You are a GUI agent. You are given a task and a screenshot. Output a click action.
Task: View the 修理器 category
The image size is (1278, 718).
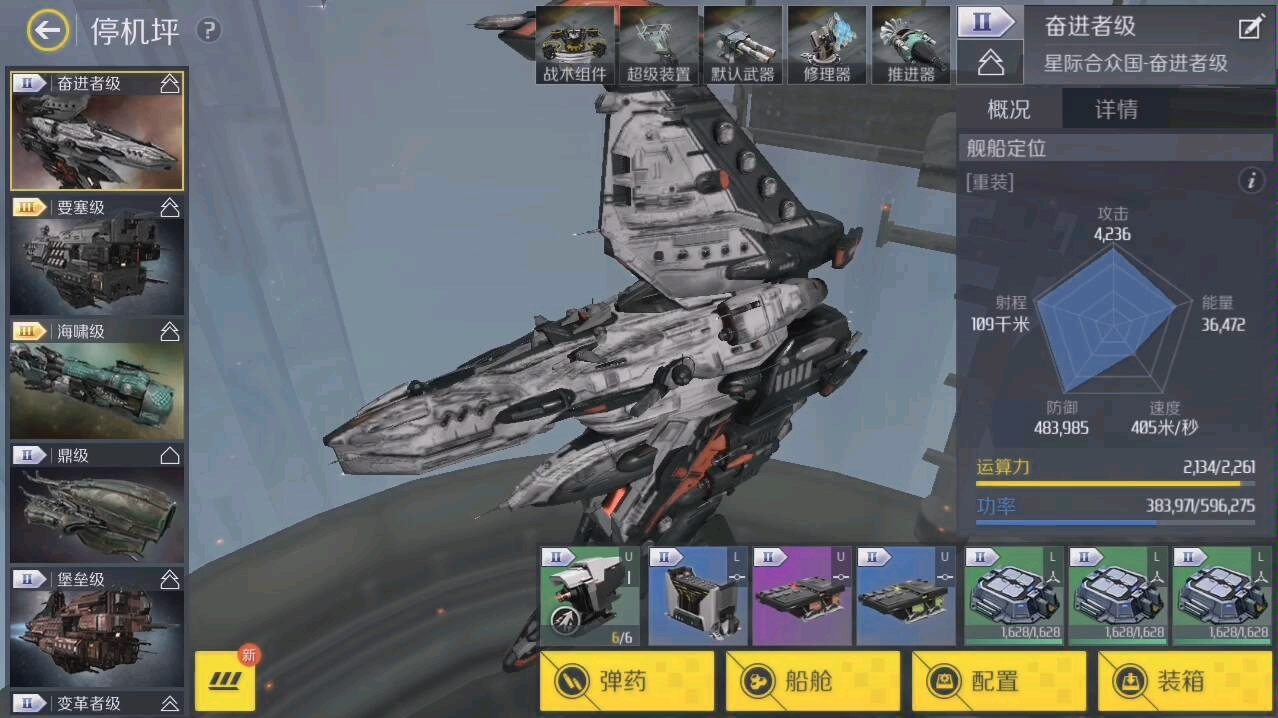point(826,45)
